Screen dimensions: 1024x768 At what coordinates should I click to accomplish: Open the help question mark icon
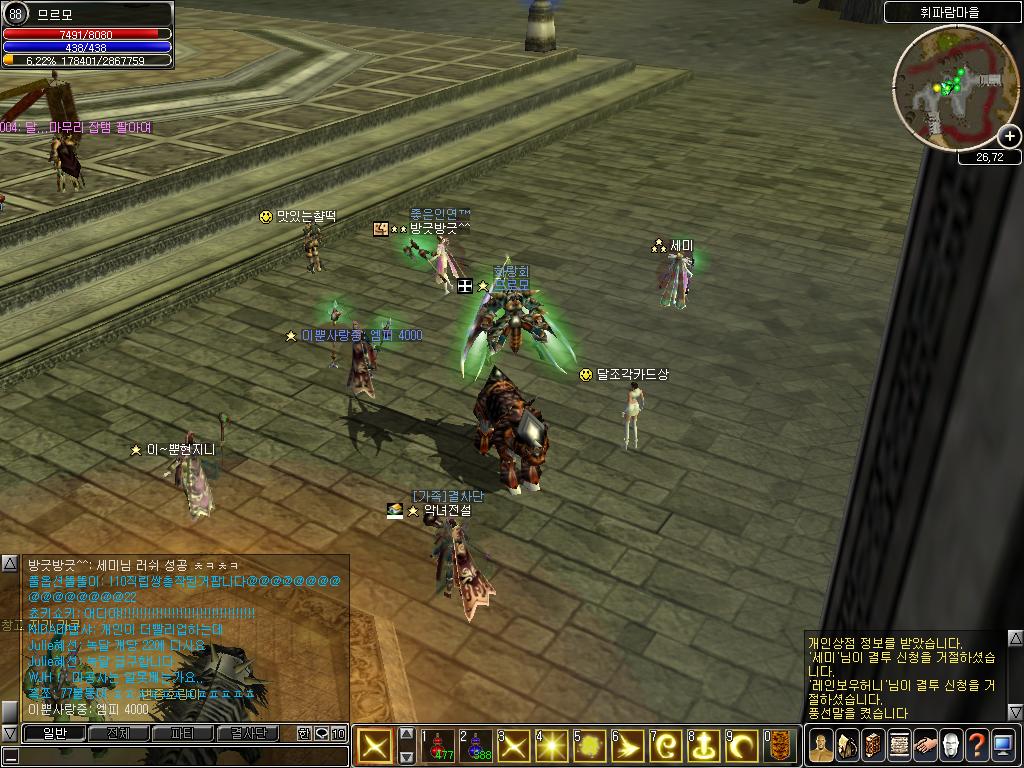click(x=977, y=746)
